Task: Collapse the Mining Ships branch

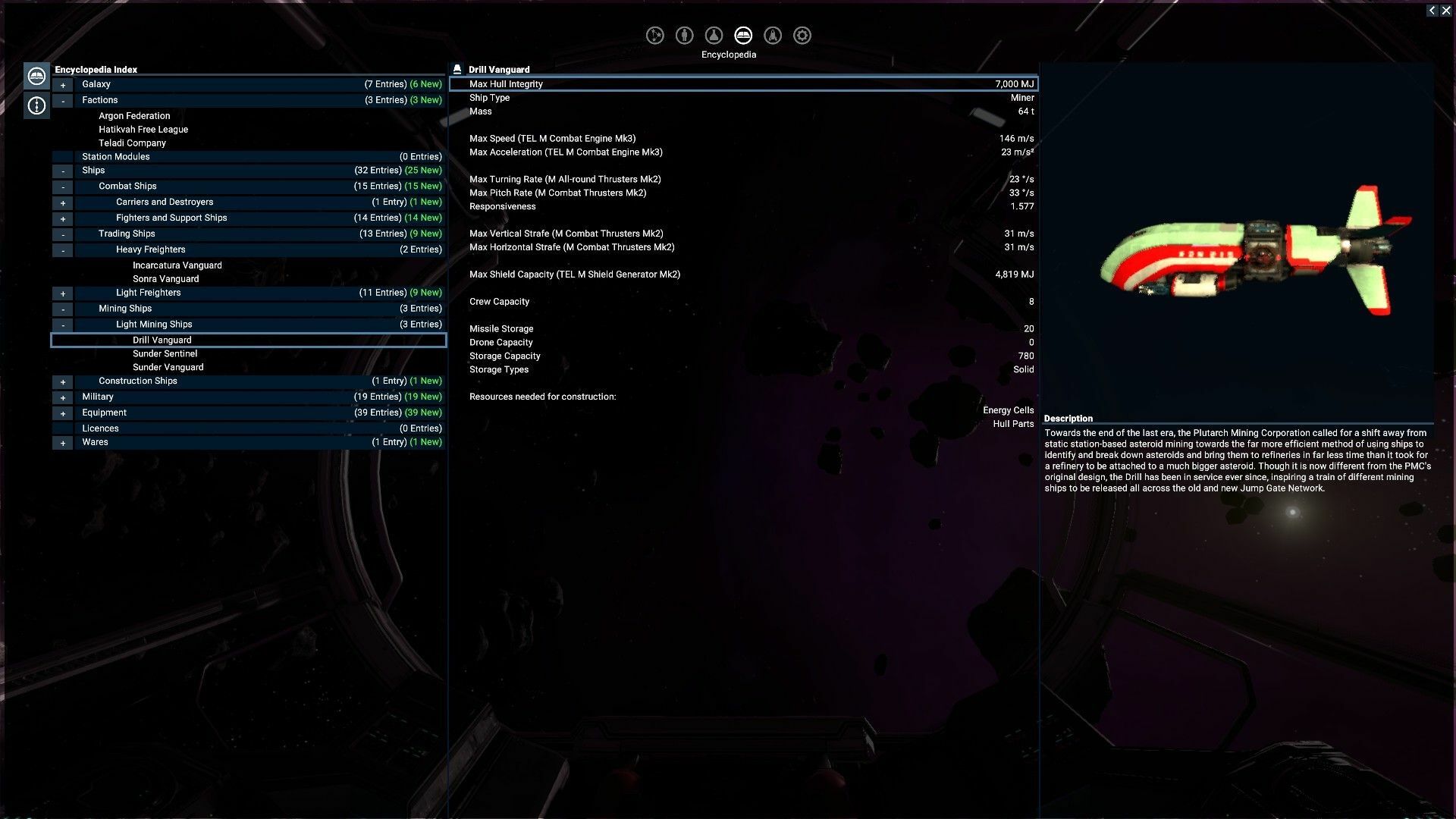Action: [x=63, y=309]
